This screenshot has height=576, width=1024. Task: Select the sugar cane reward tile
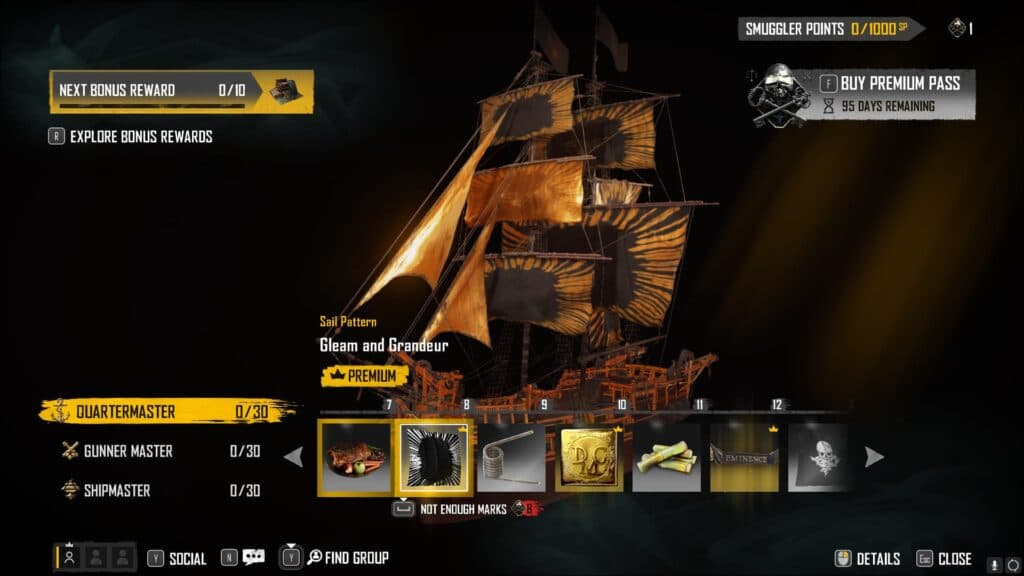pyautogui.click(x=667, y=457)
